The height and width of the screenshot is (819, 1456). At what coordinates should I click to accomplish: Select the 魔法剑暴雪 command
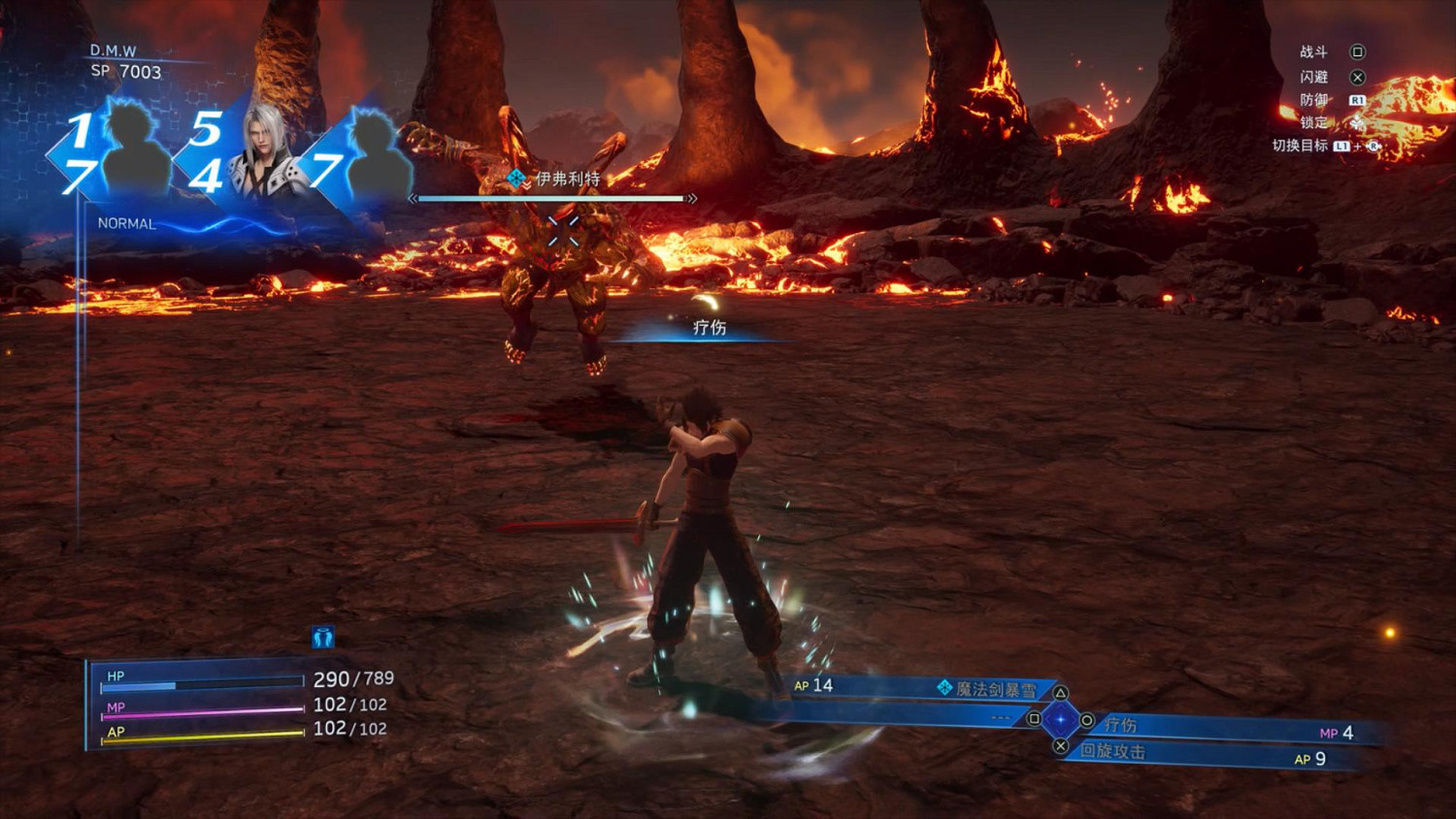[995, 689]
